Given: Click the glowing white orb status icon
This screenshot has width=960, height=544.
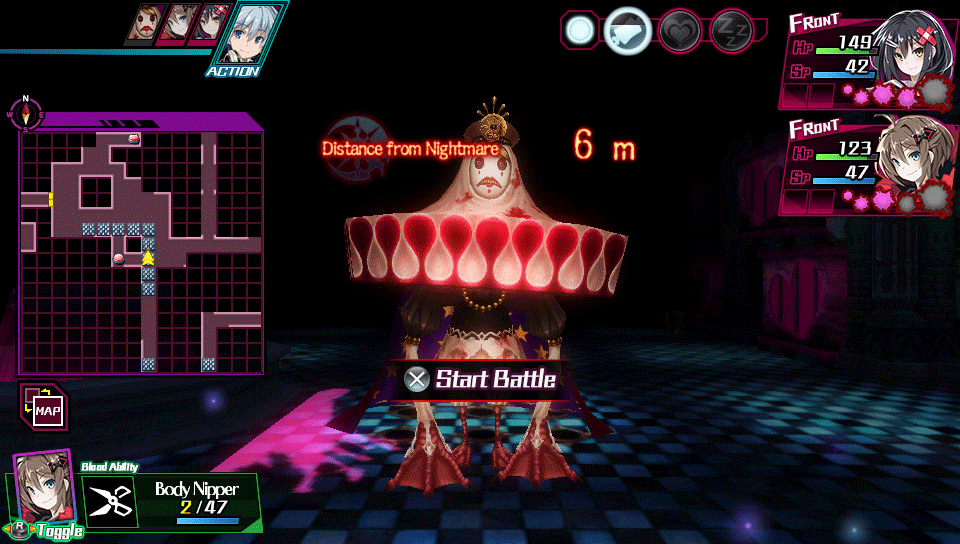Looking at the screenshot, I should click(x=580, y=30).
